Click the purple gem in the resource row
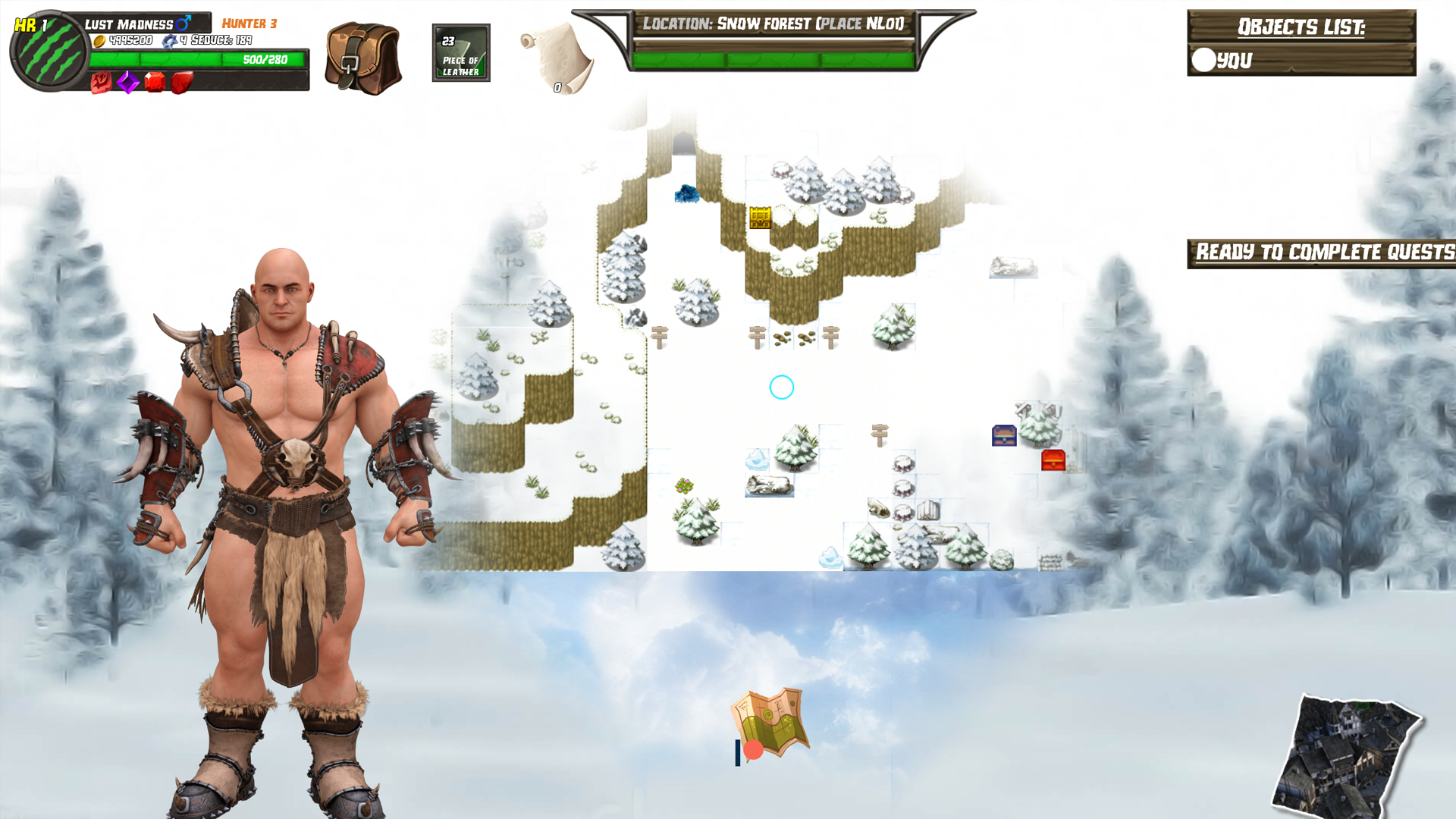This screenshot has height=819, width=1456. [127, 83]
